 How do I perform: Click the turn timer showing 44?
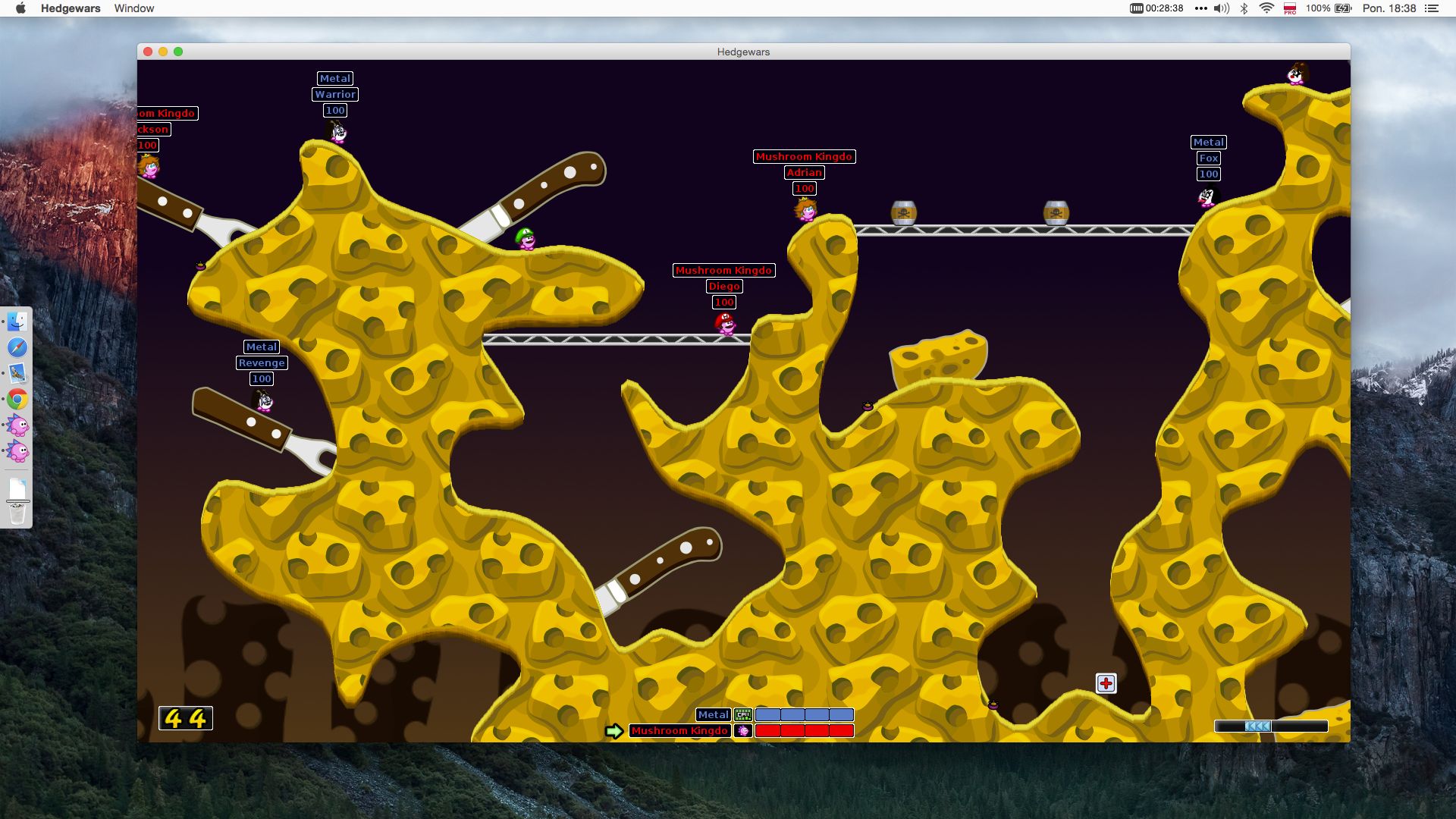point(186,717)
